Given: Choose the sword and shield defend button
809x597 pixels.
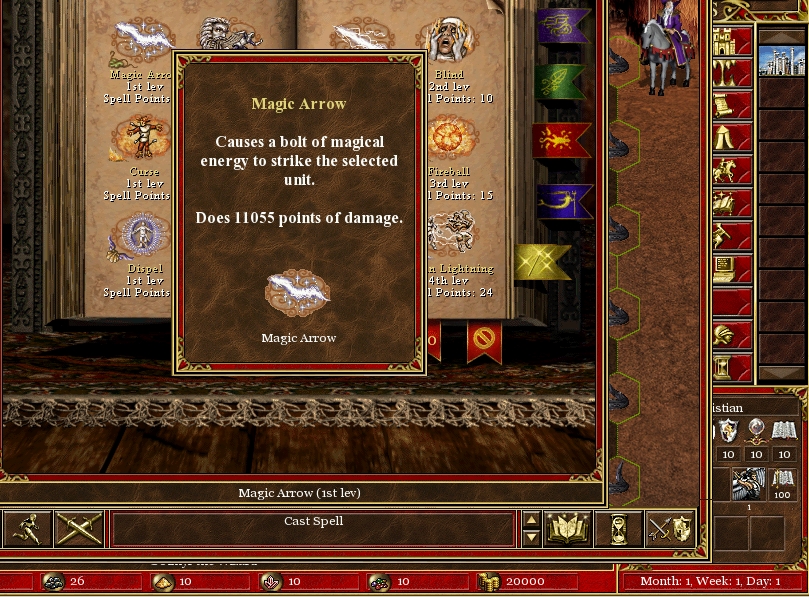Looking at the screenshot, I should click(669, 529).
